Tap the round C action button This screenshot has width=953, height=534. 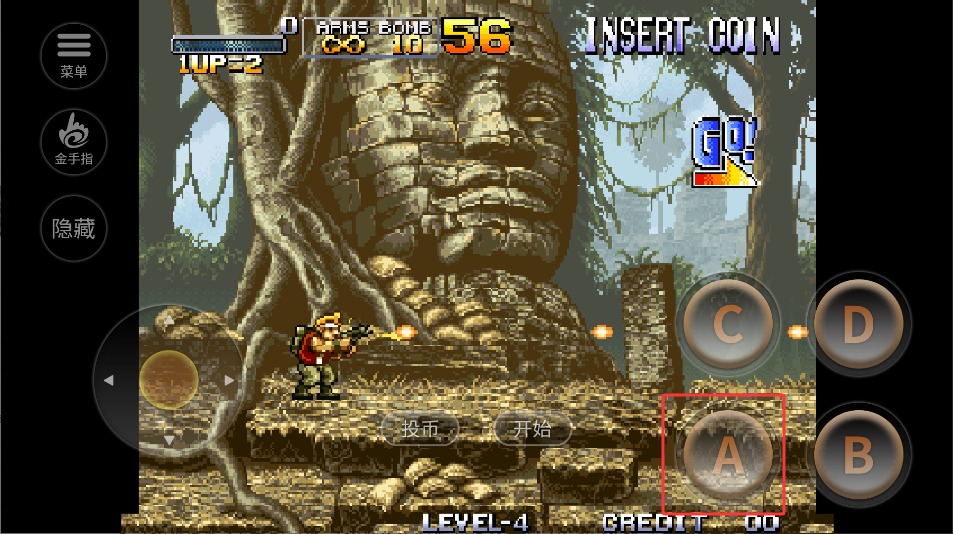pyautogui.click(x=727, y=325)
